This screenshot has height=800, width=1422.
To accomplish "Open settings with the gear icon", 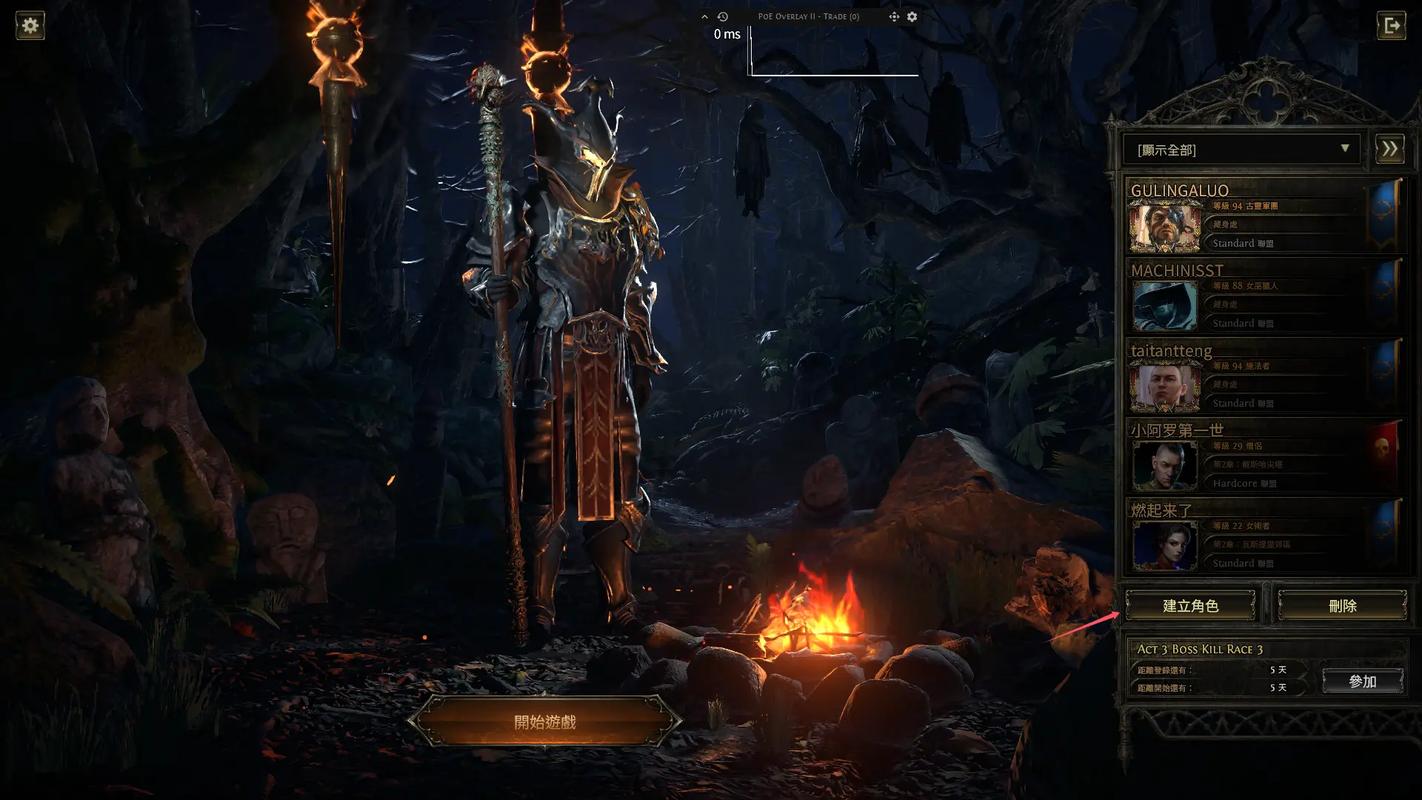I will [30, 25].
